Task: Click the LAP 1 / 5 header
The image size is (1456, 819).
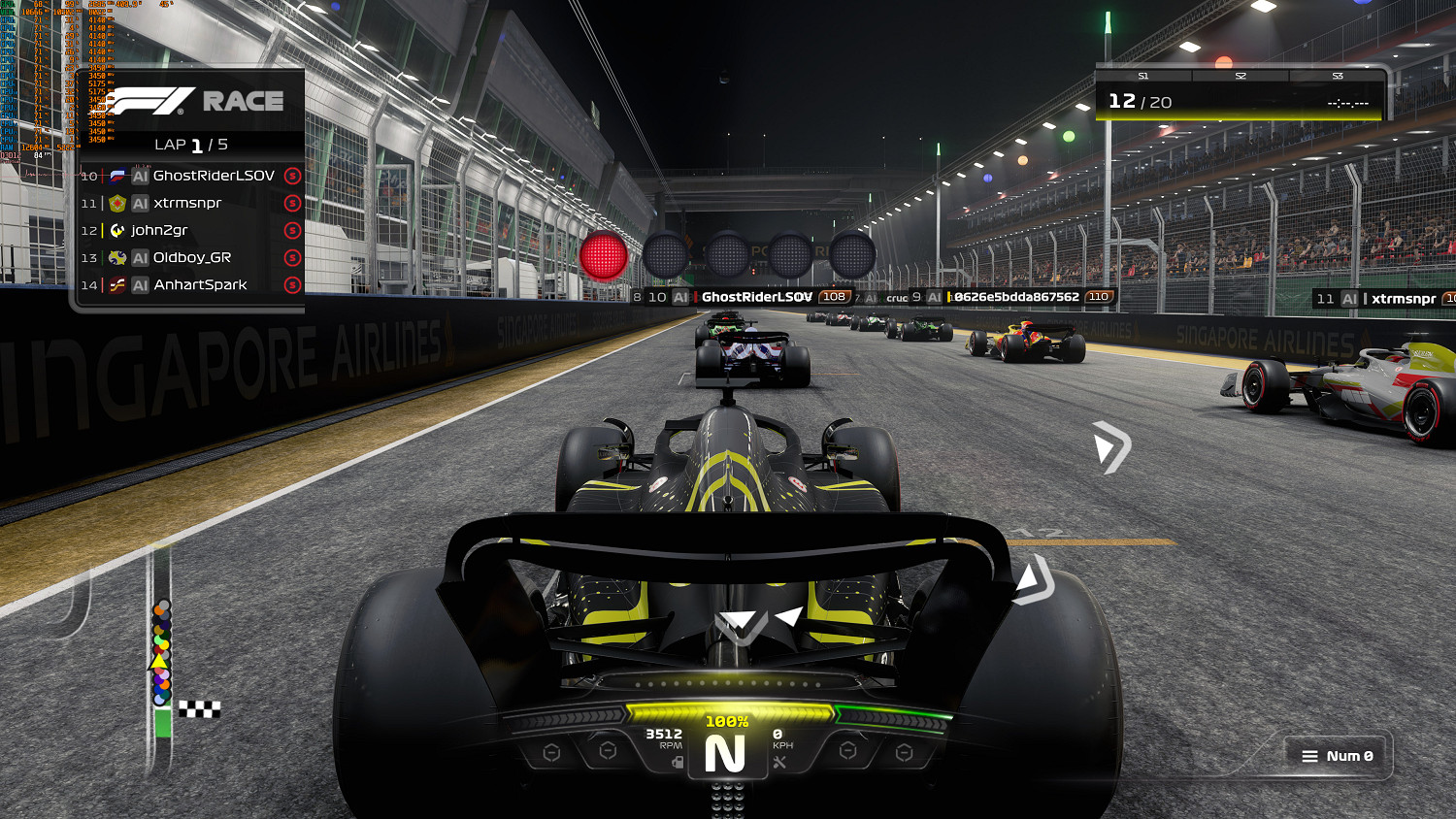Action: (x=190, y=144)
